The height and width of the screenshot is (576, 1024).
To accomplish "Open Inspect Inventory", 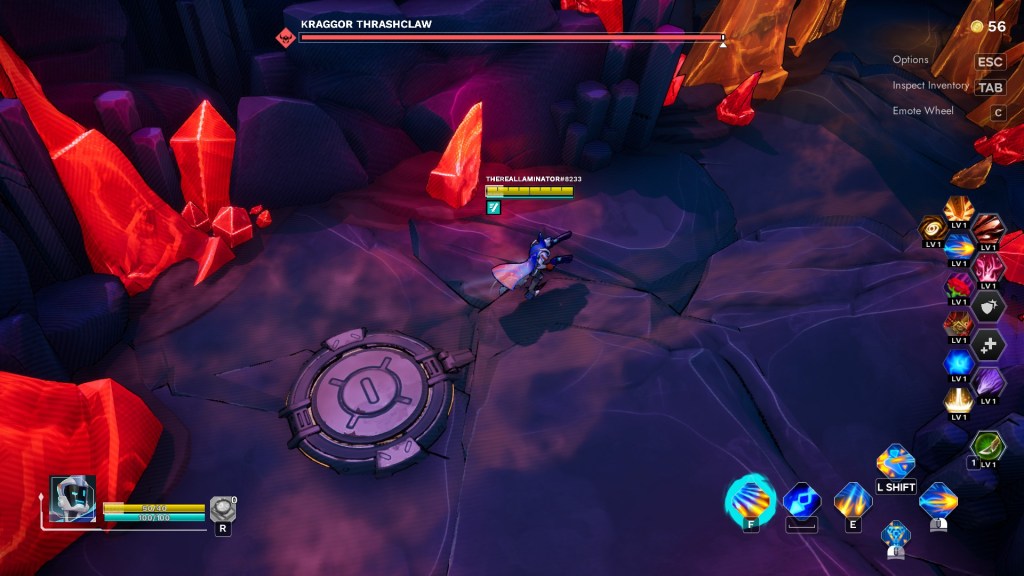I will click(x=990, y=87).
